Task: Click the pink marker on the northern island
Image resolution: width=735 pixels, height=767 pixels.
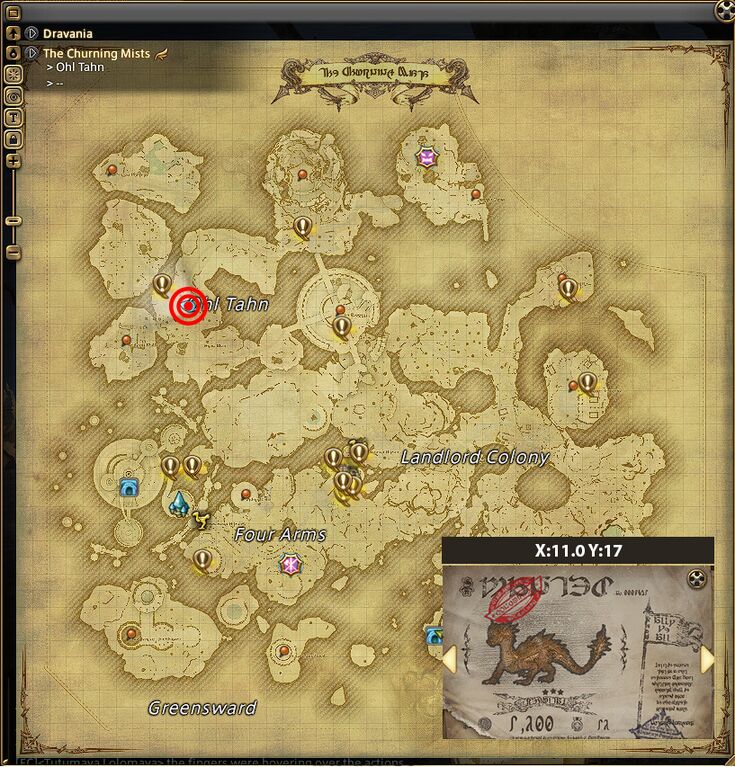Action: click(x=429, y=157)
